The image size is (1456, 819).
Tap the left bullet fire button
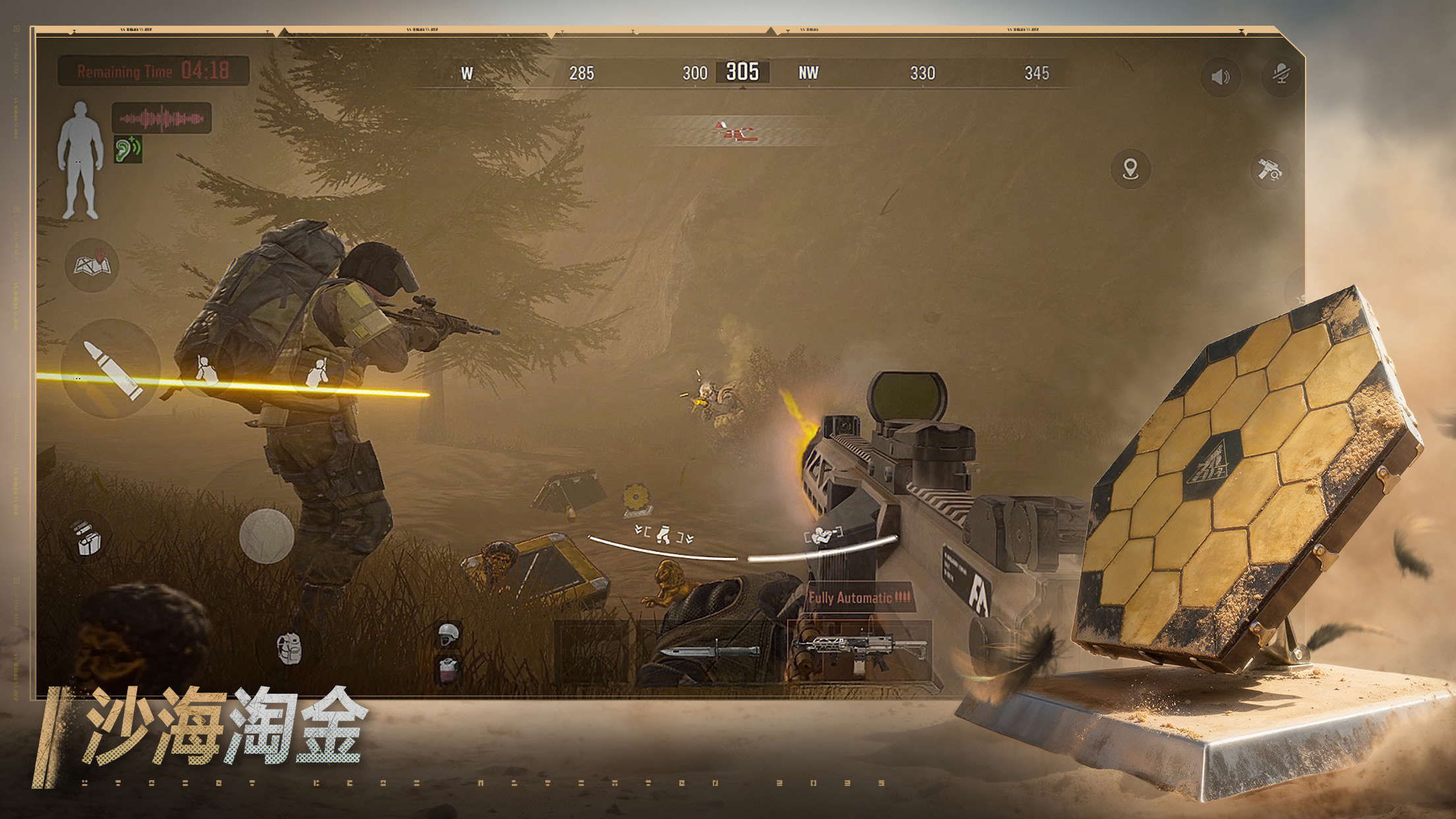(111, 369)
